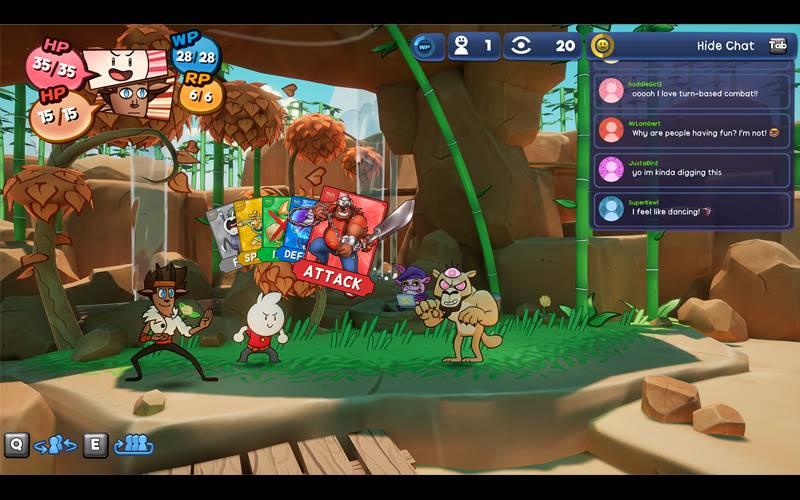The height and width of the screenshot is (500, 800).
Task: Click the round blue WP icon
Action: (425, 46)
